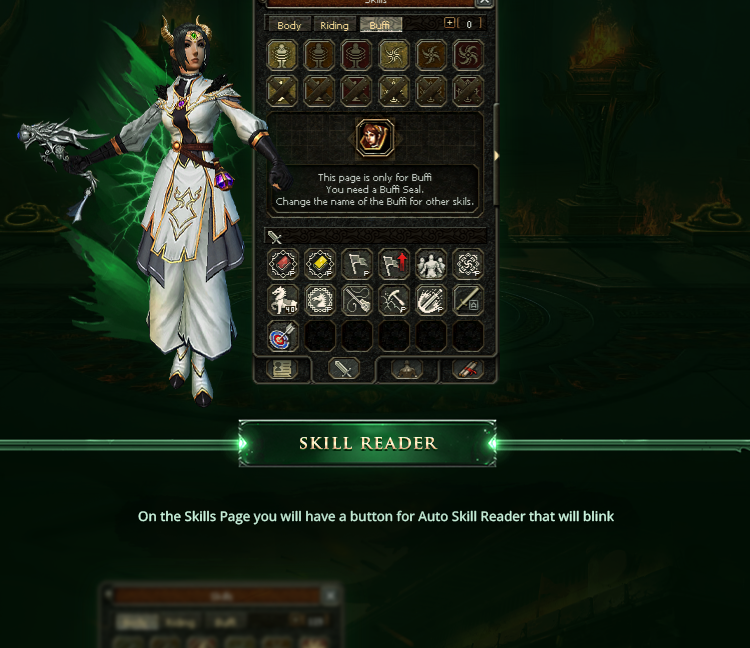Activate the fishing rod skill icon
Screen dimensions: 750x648
click(357, 300)
